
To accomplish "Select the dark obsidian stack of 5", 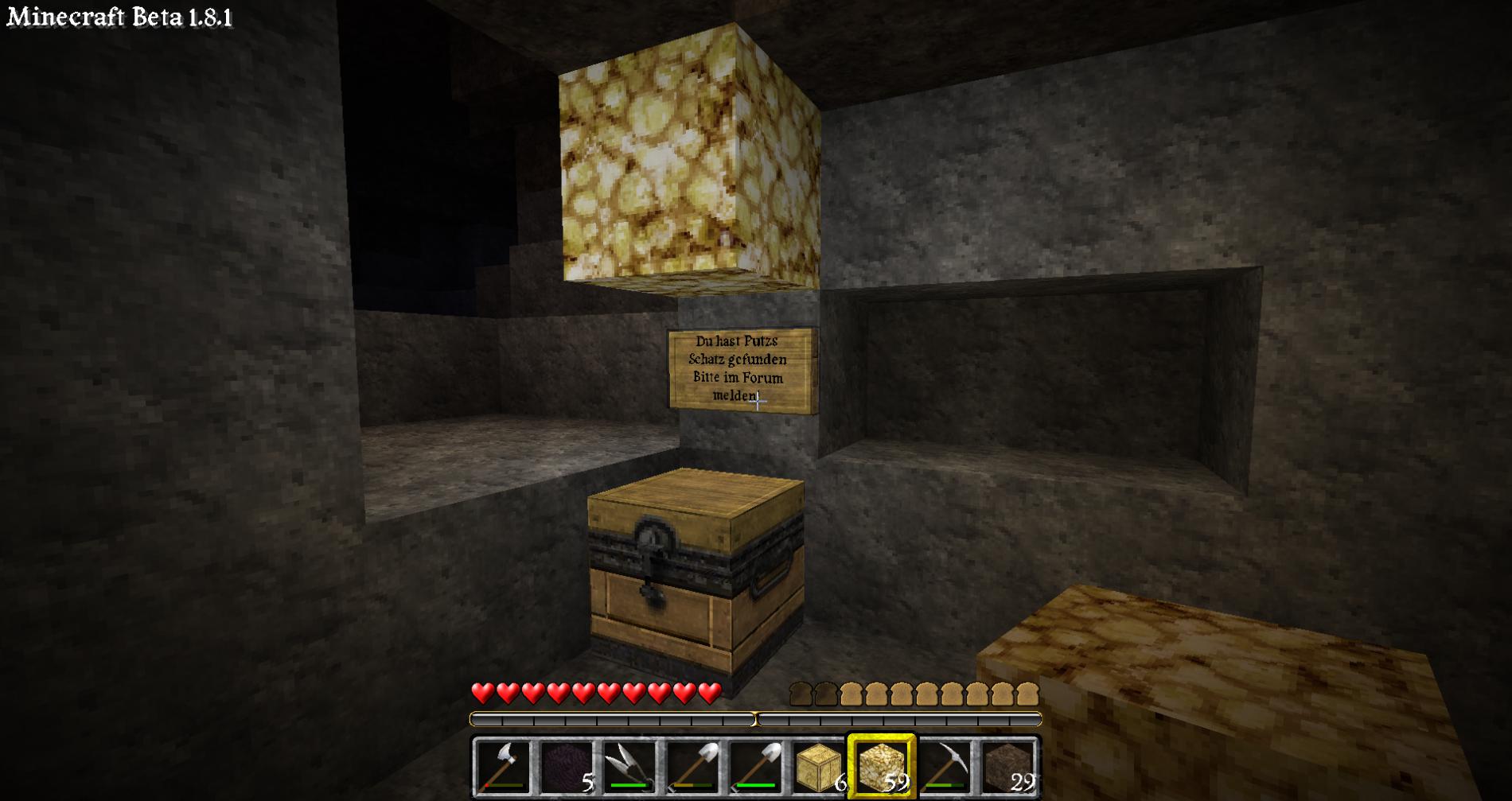I will pyautogui.click(x=566, y=768).
